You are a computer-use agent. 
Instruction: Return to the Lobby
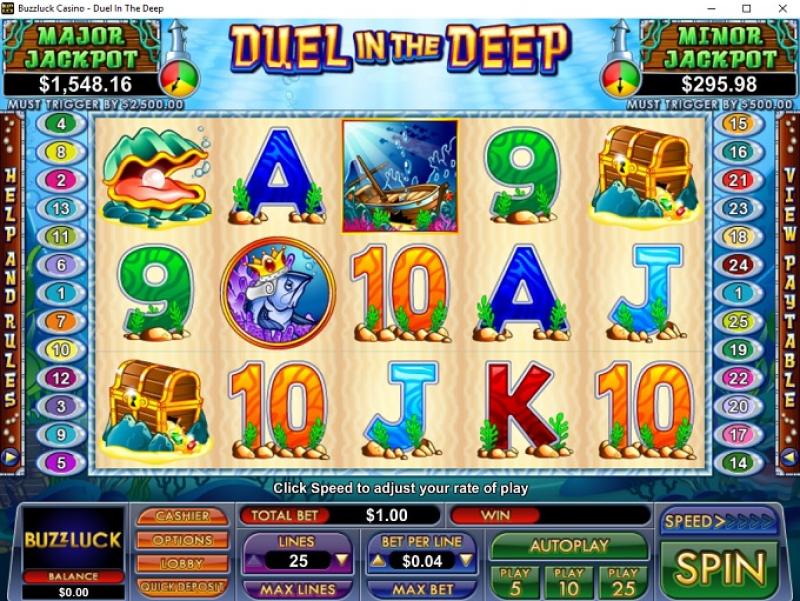click(x=183, y=563)
